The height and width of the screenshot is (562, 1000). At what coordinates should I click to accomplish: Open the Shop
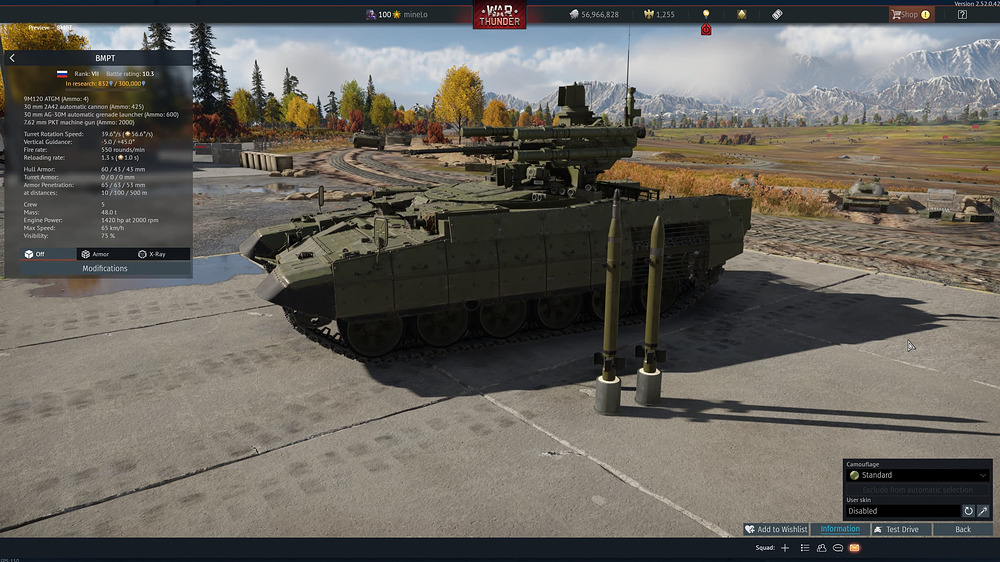coord(909,15)
